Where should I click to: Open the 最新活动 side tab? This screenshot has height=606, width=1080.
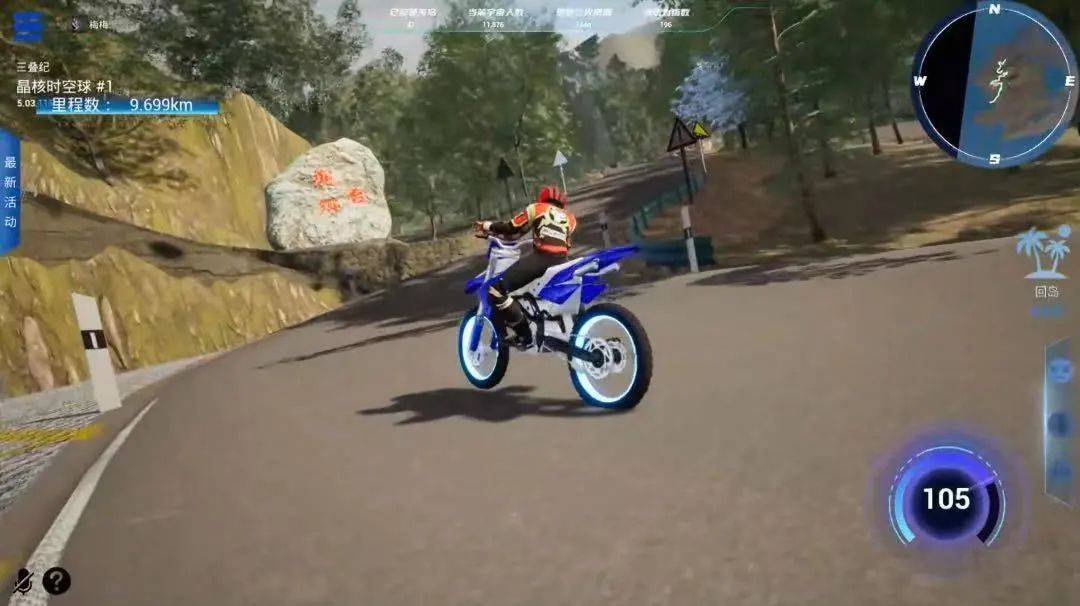pos(10,190)
